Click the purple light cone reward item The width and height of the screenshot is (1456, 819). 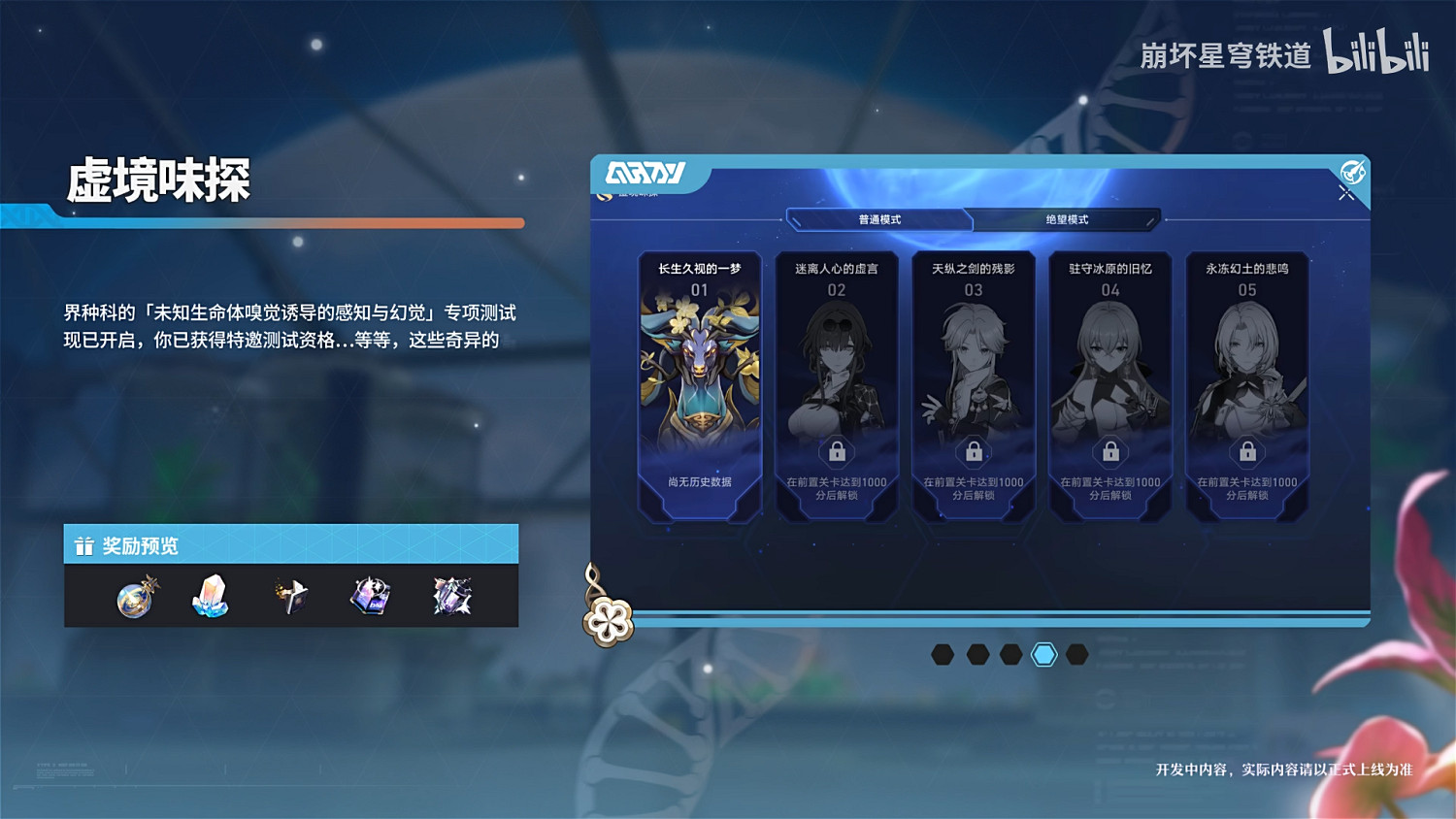pyautogui.click(x=368, y=598)
